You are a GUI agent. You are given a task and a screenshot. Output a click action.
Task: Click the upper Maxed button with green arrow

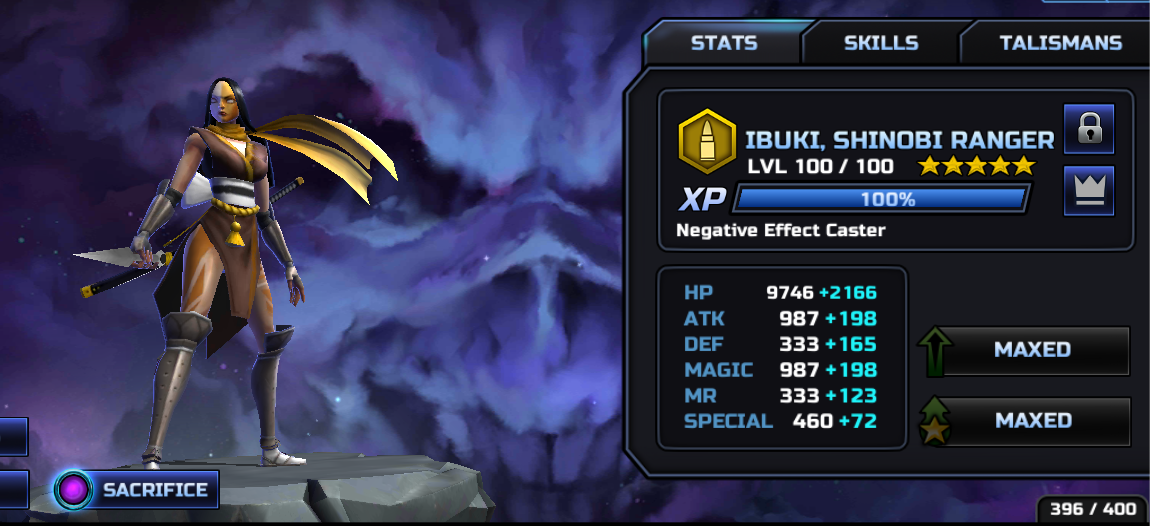tap(1030, 350)
